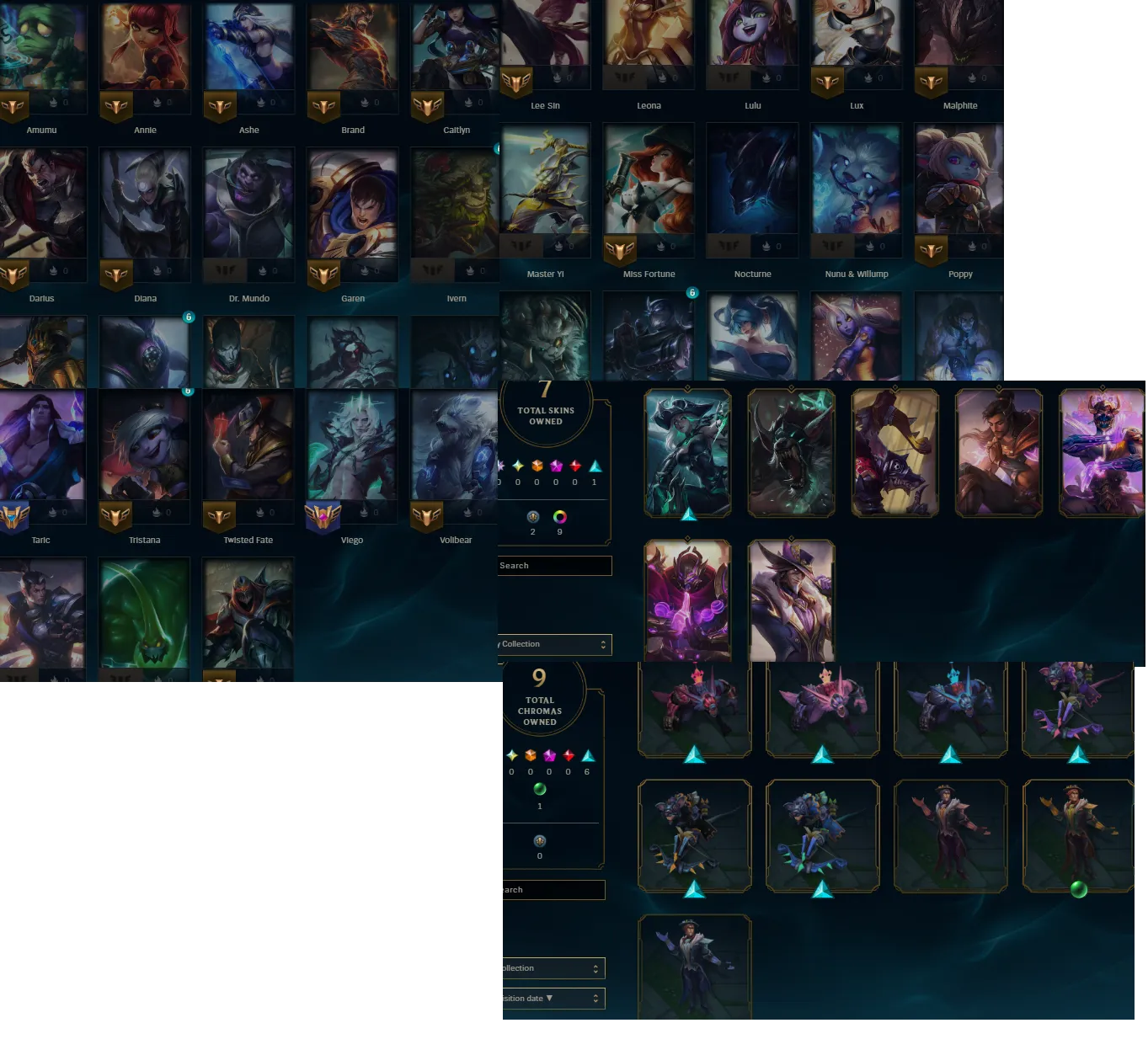Click the red gem rarity filter in chromas panel
Image resolution: width=1148 pixels, height=1039 pixels.
point(568,755)
